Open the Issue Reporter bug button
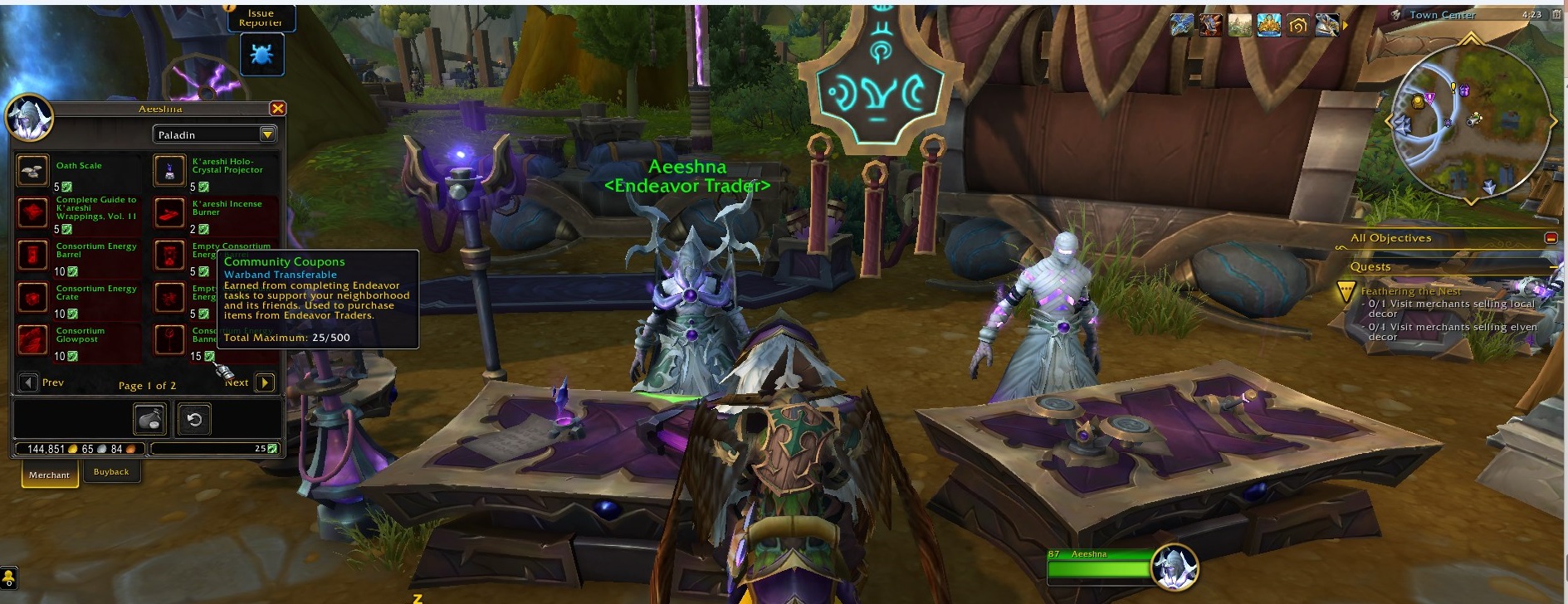This screenshot has height=604, width=1568. point(261,55)
